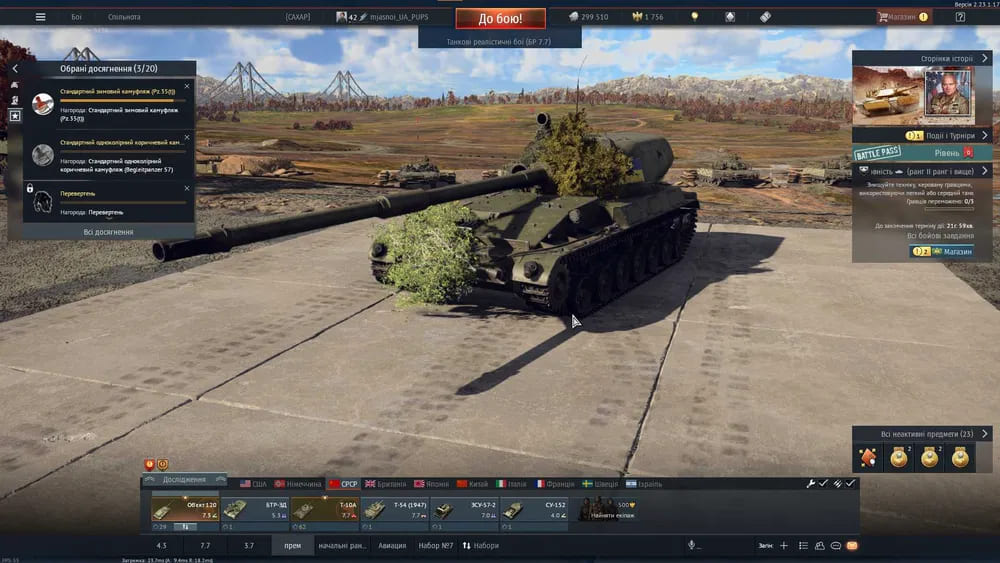Open the help question mark icon
Viewport: 1000px width, 563px height.
click(x=960, y=17)
